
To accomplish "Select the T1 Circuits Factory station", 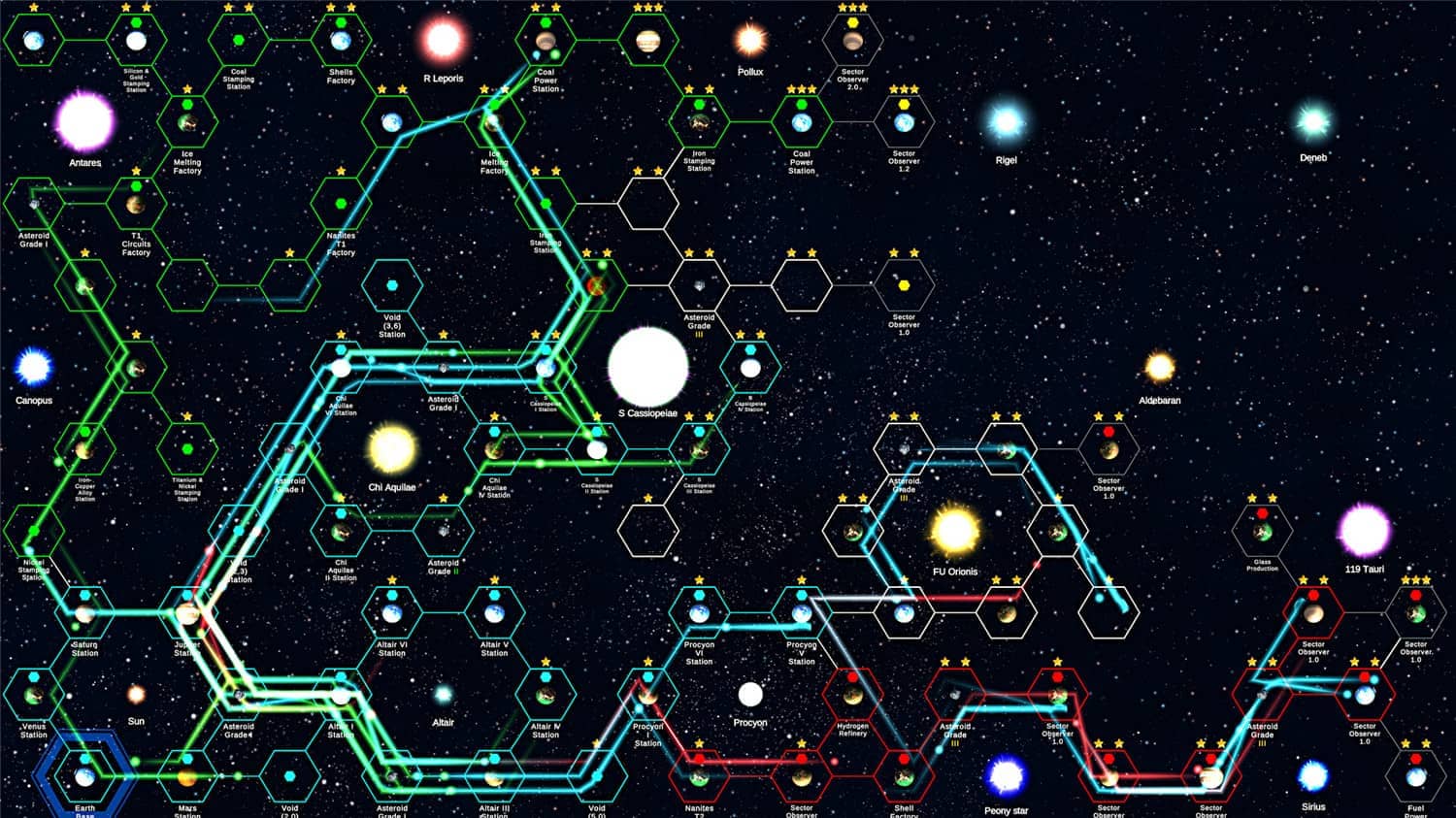I will tap(135, 207).
